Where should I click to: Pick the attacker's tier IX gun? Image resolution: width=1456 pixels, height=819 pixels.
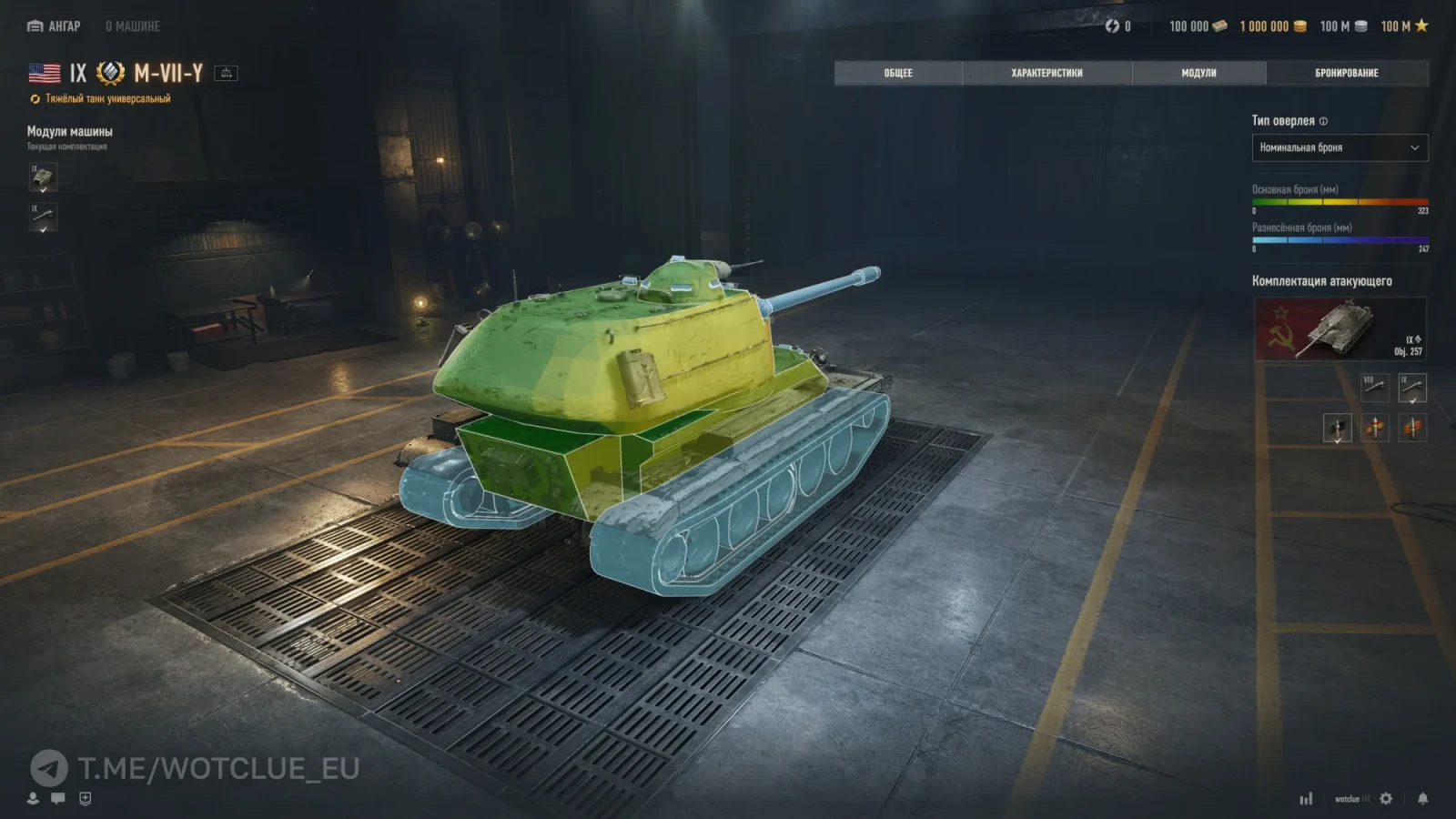click(x=1412, y=388)
